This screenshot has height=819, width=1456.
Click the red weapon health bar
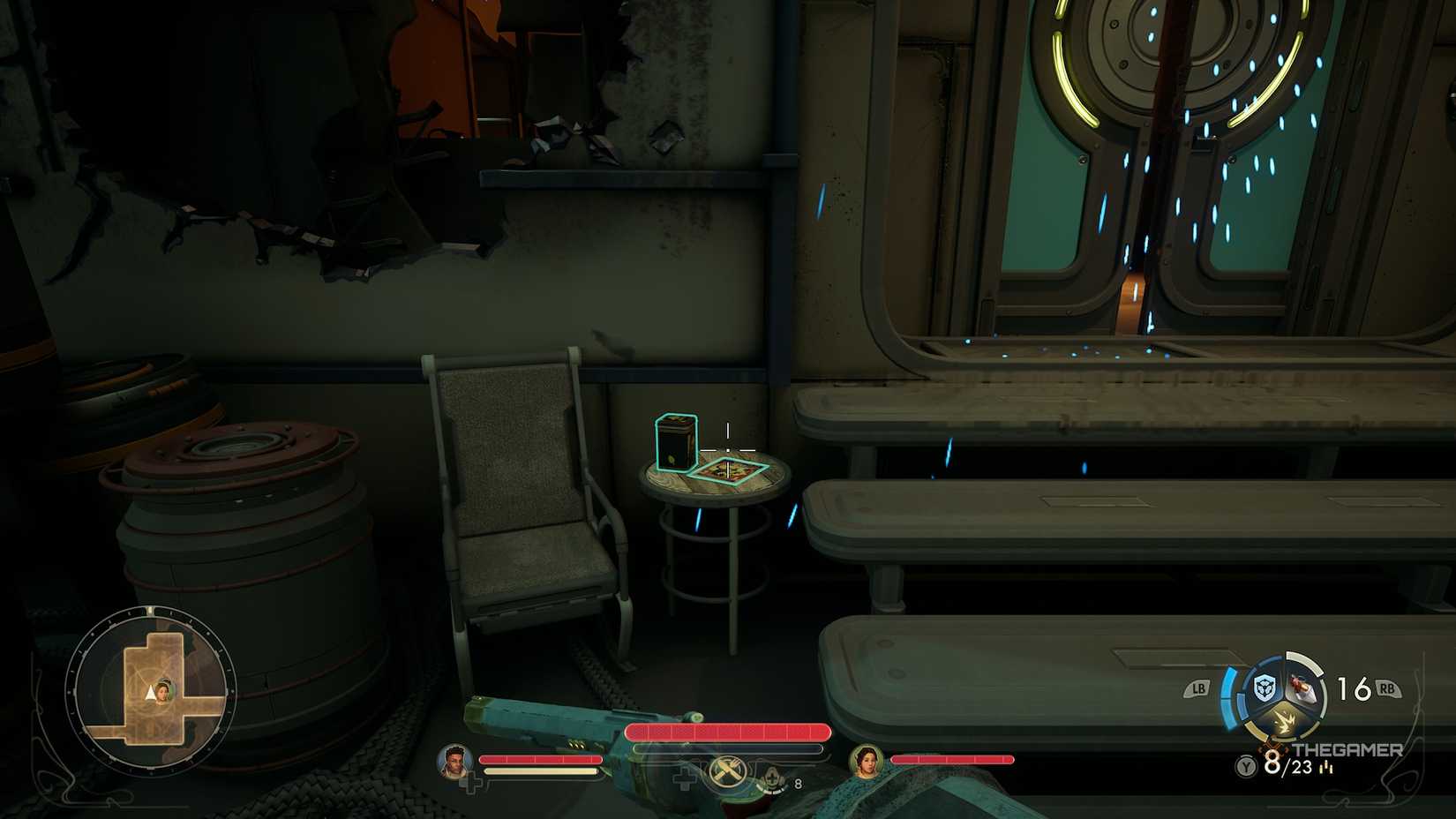pos(728,732)
